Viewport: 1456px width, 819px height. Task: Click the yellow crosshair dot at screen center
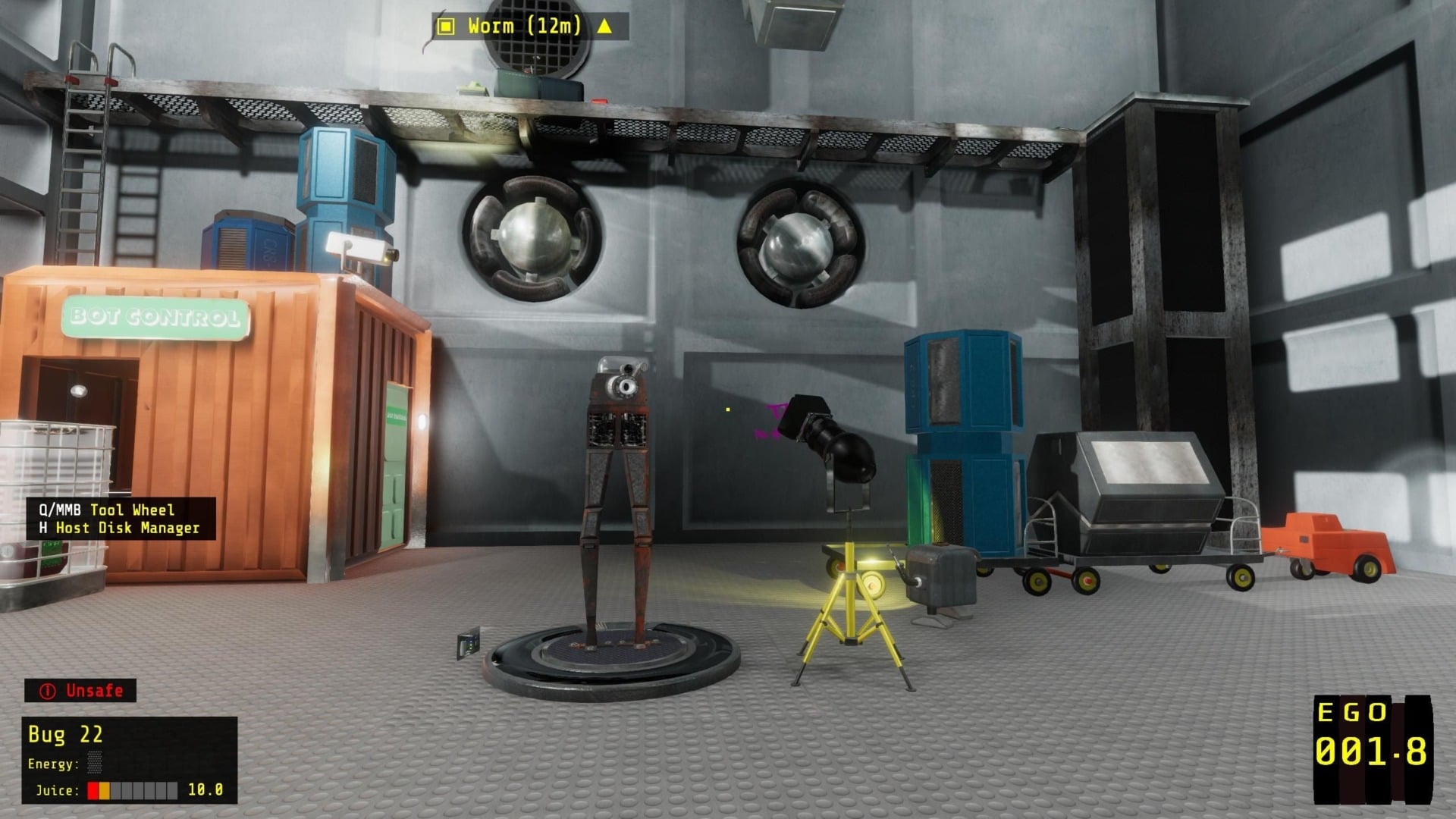726,409
